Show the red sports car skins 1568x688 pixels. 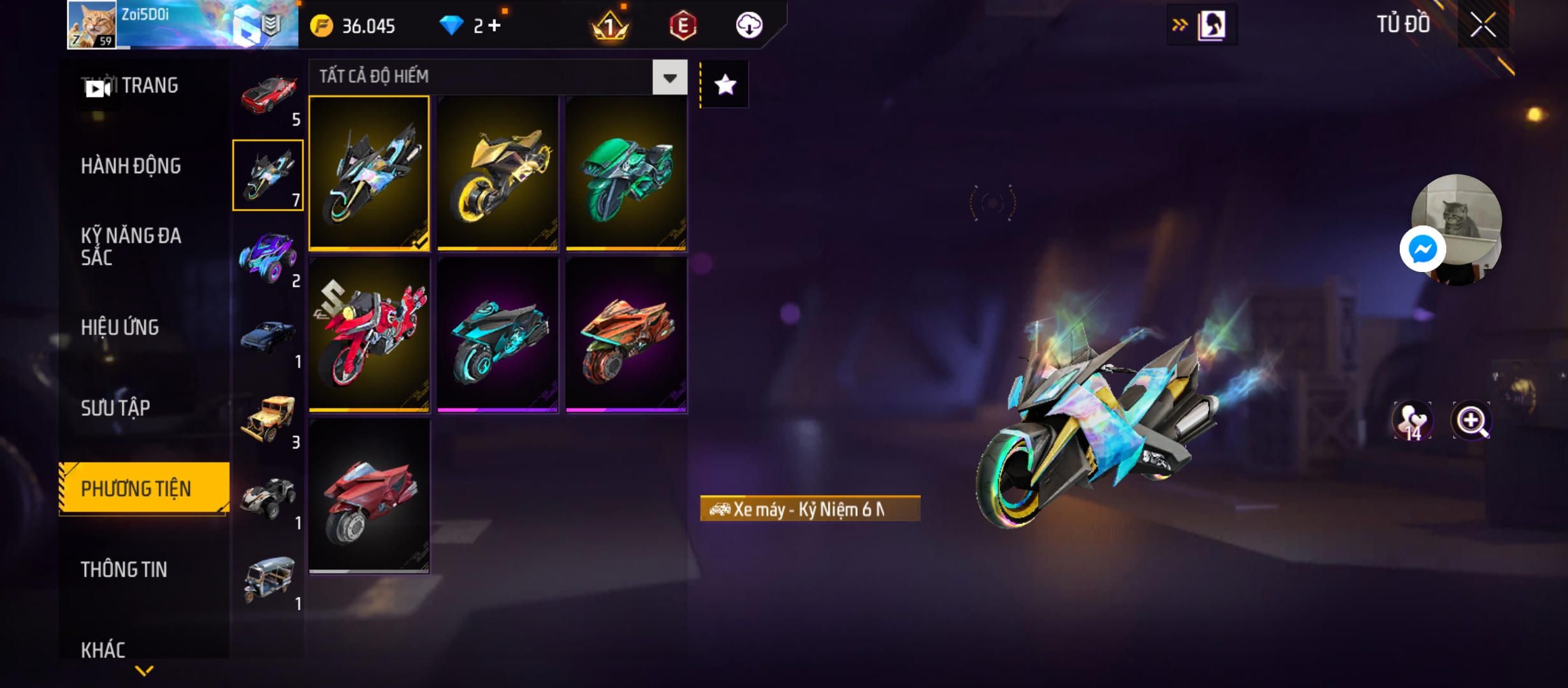point(268,96)
